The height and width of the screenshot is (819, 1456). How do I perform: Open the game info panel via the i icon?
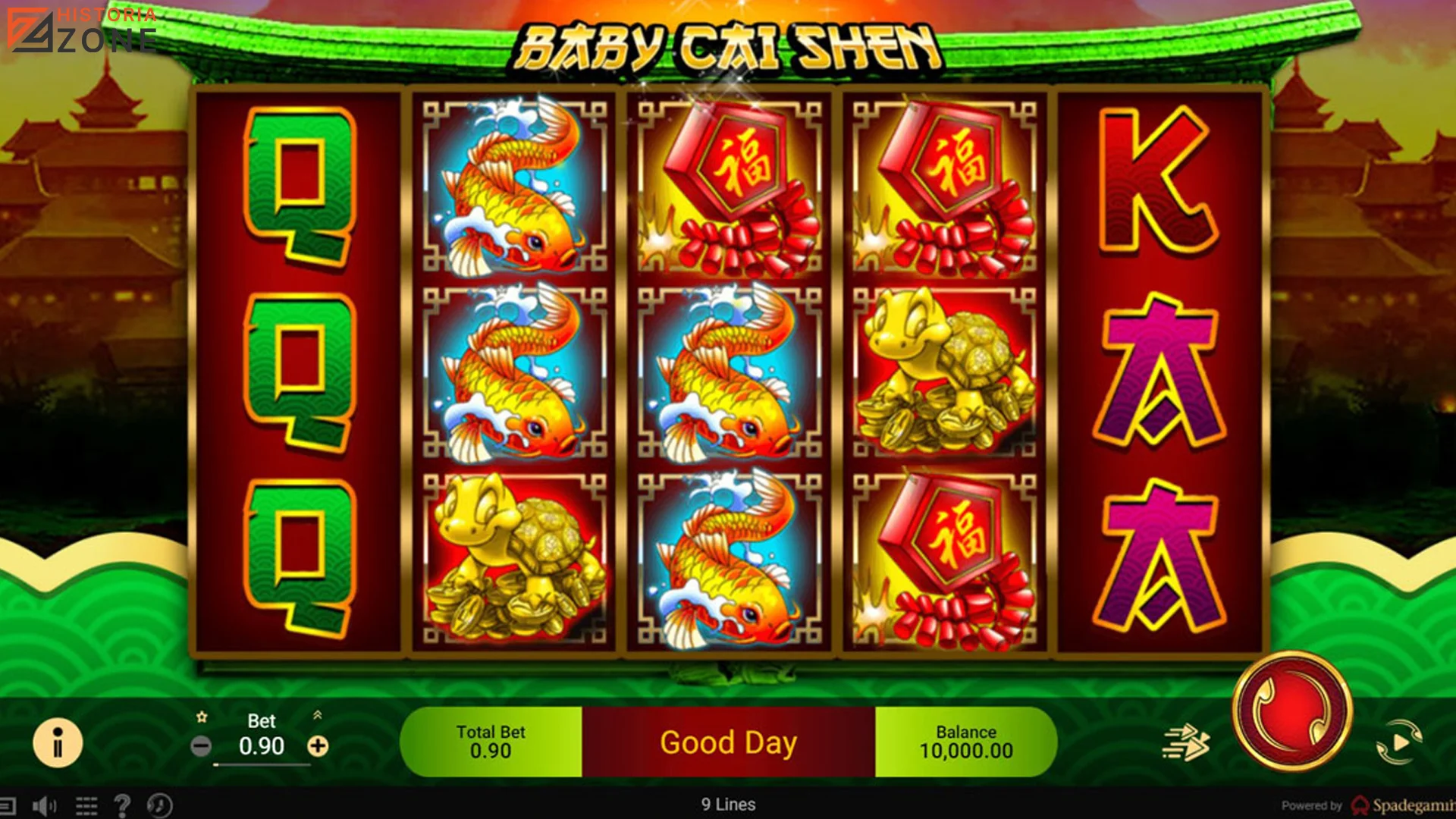click(x=57, y=743)
